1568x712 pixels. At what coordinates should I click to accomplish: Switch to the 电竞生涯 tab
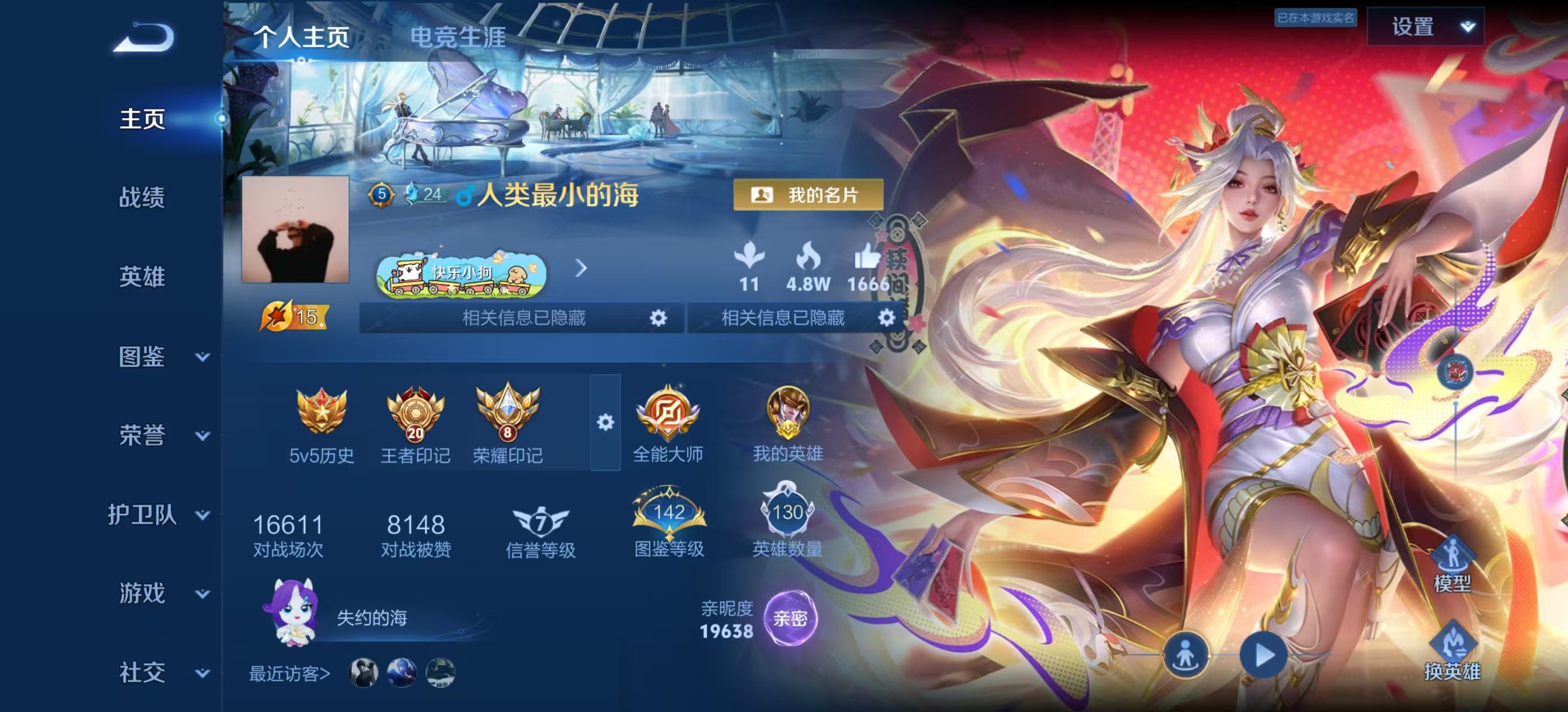[x=458, y=37]
